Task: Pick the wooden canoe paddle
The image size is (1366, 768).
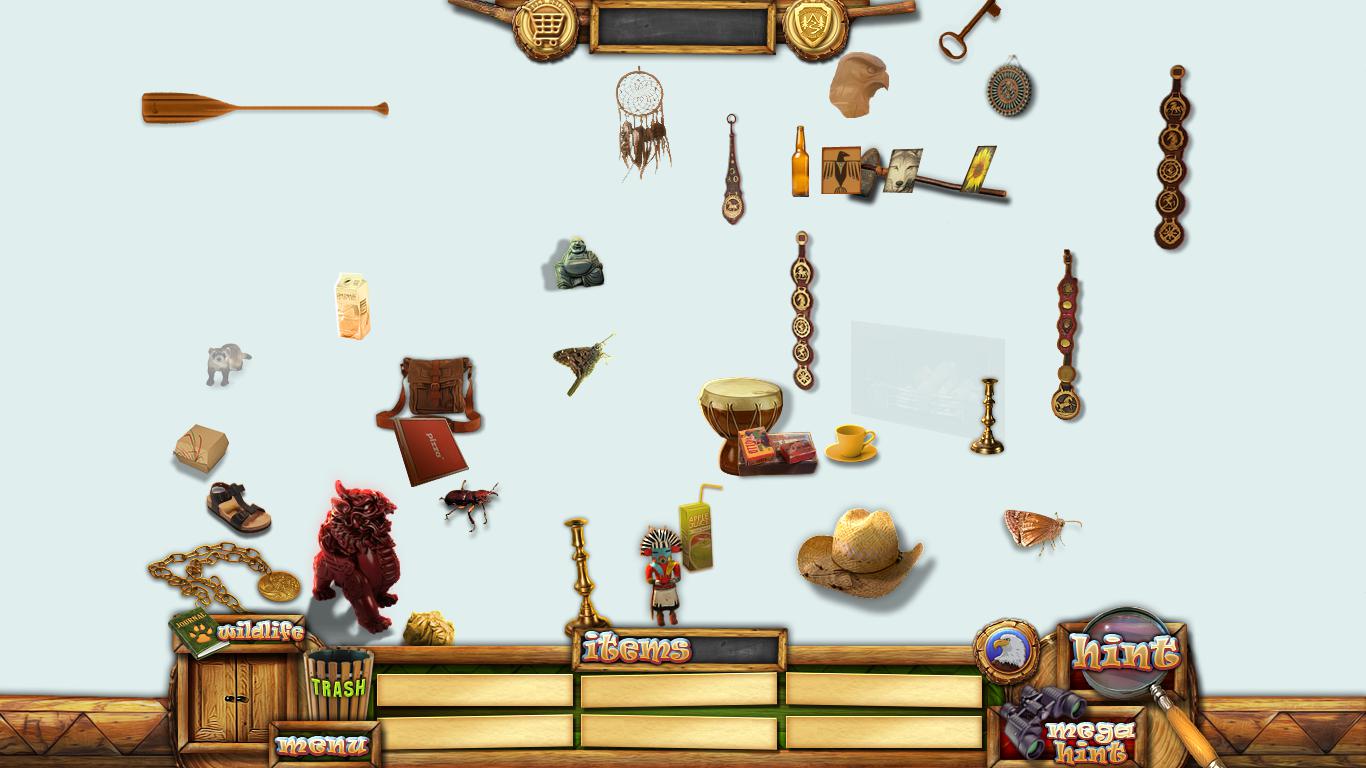Action: click(264, 108)
